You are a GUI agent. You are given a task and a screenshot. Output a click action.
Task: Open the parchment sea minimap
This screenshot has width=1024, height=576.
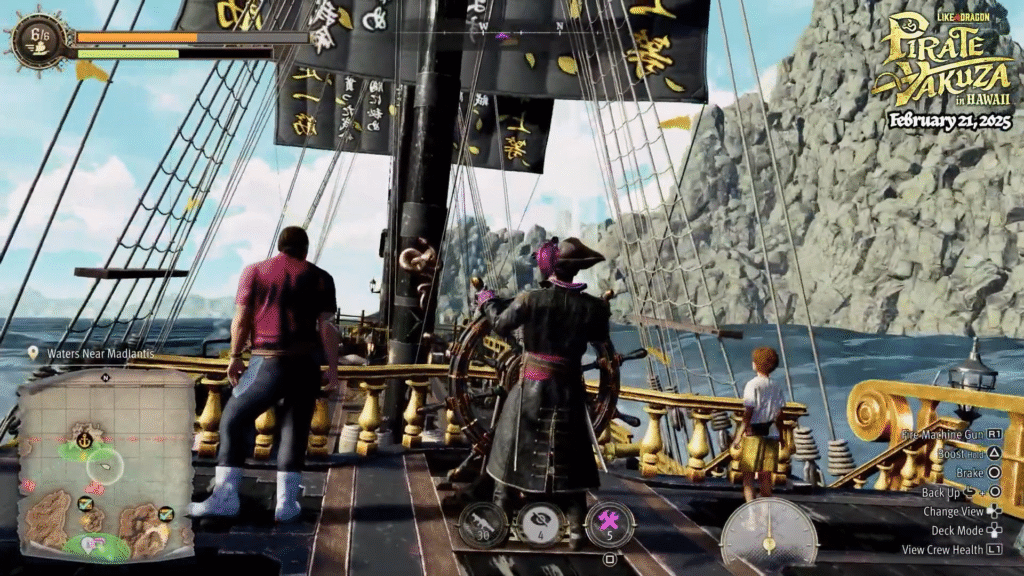105,465
